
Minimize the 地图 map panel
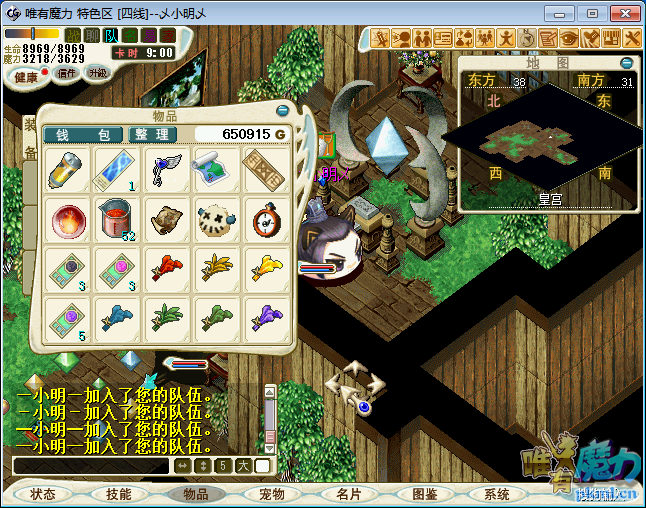click(627, 62)
